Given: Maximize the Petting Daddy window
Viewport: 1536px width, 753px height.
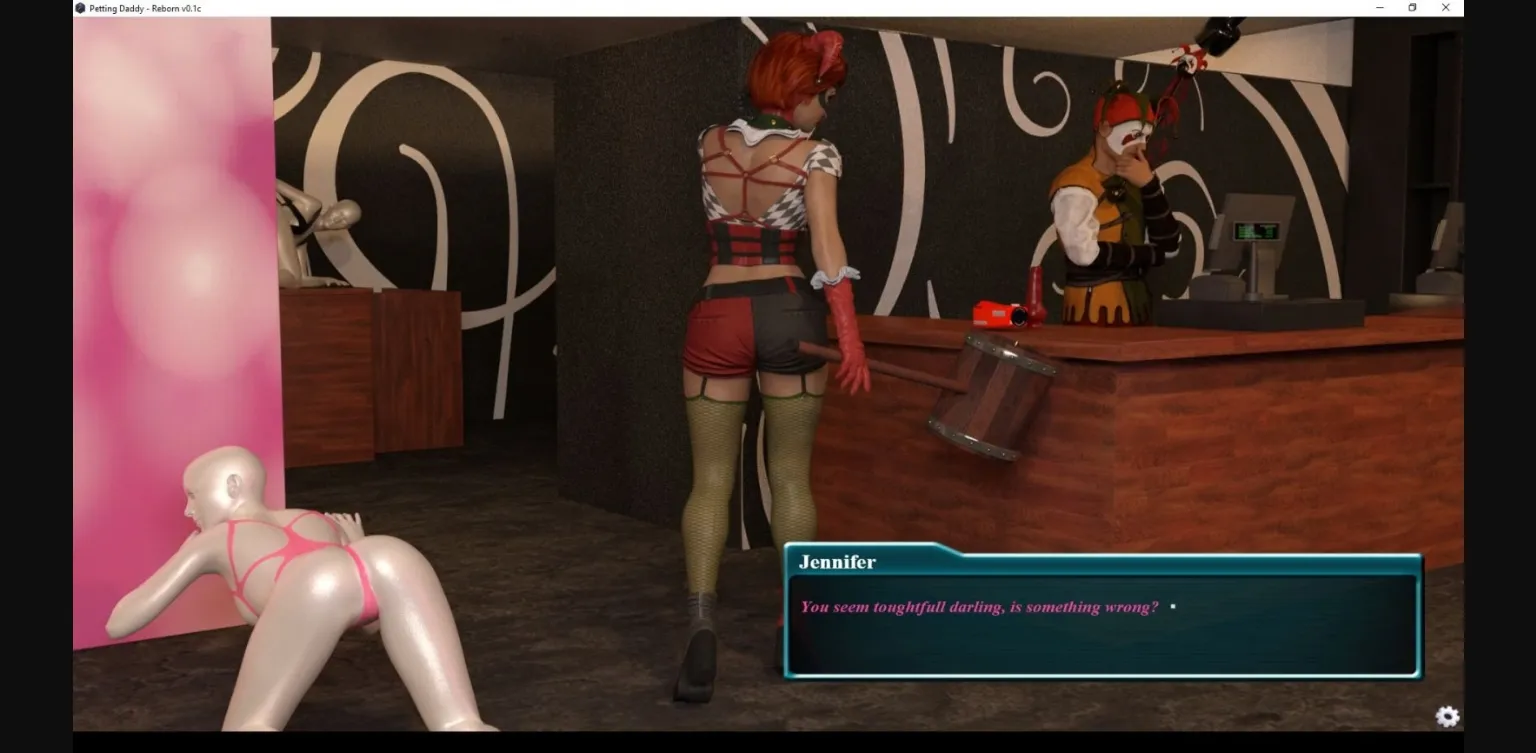Looking at the screenshot, I should (x=1412, y=7).
